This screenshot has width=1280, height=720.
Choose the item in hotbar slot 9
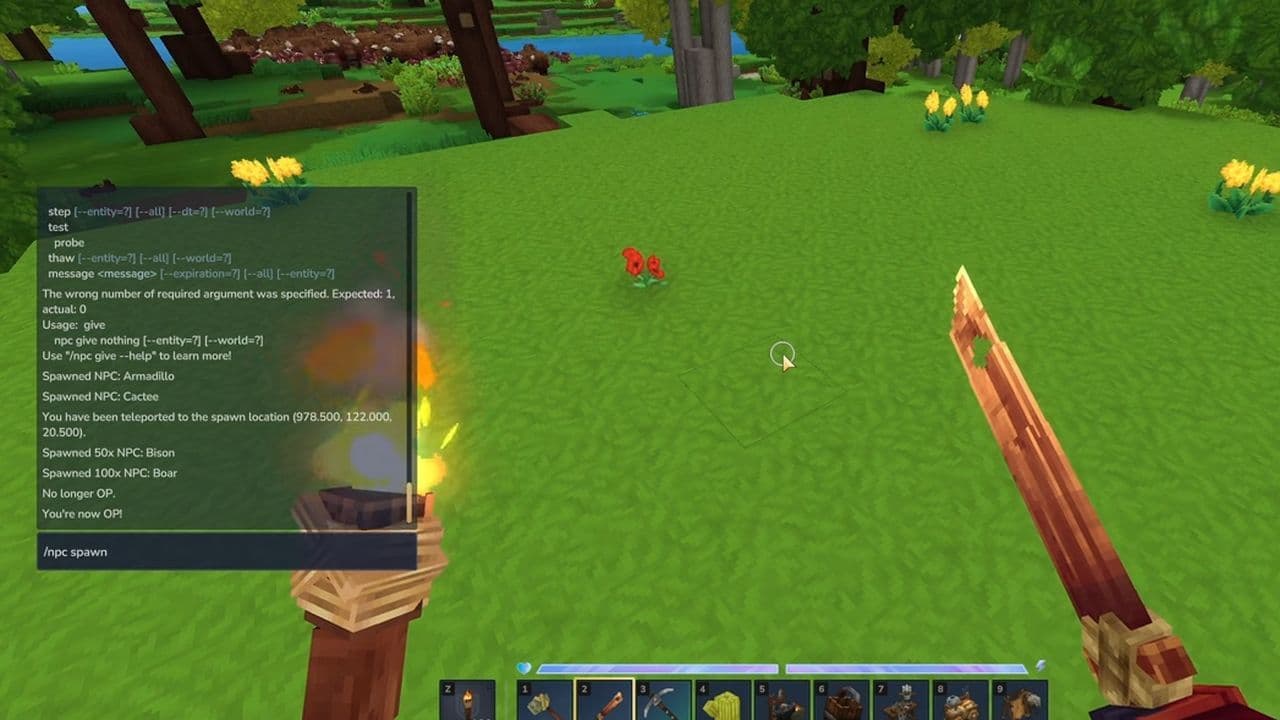click(x=1019, y=700)
